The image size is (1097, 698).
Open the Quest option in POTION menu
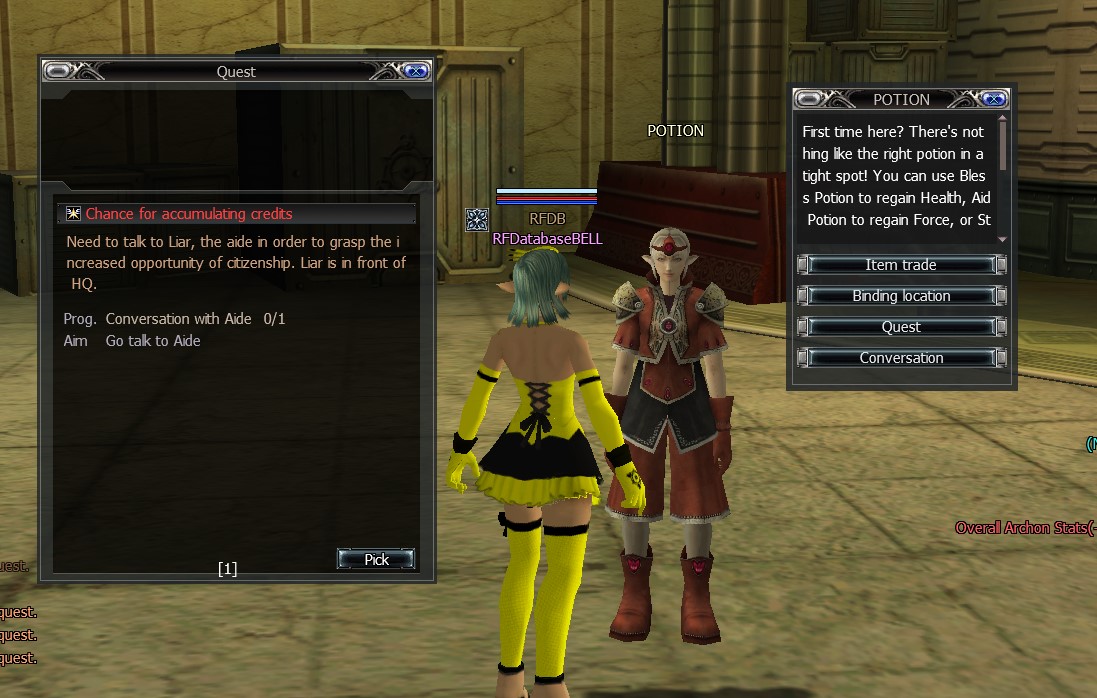[x=901, y=327]
